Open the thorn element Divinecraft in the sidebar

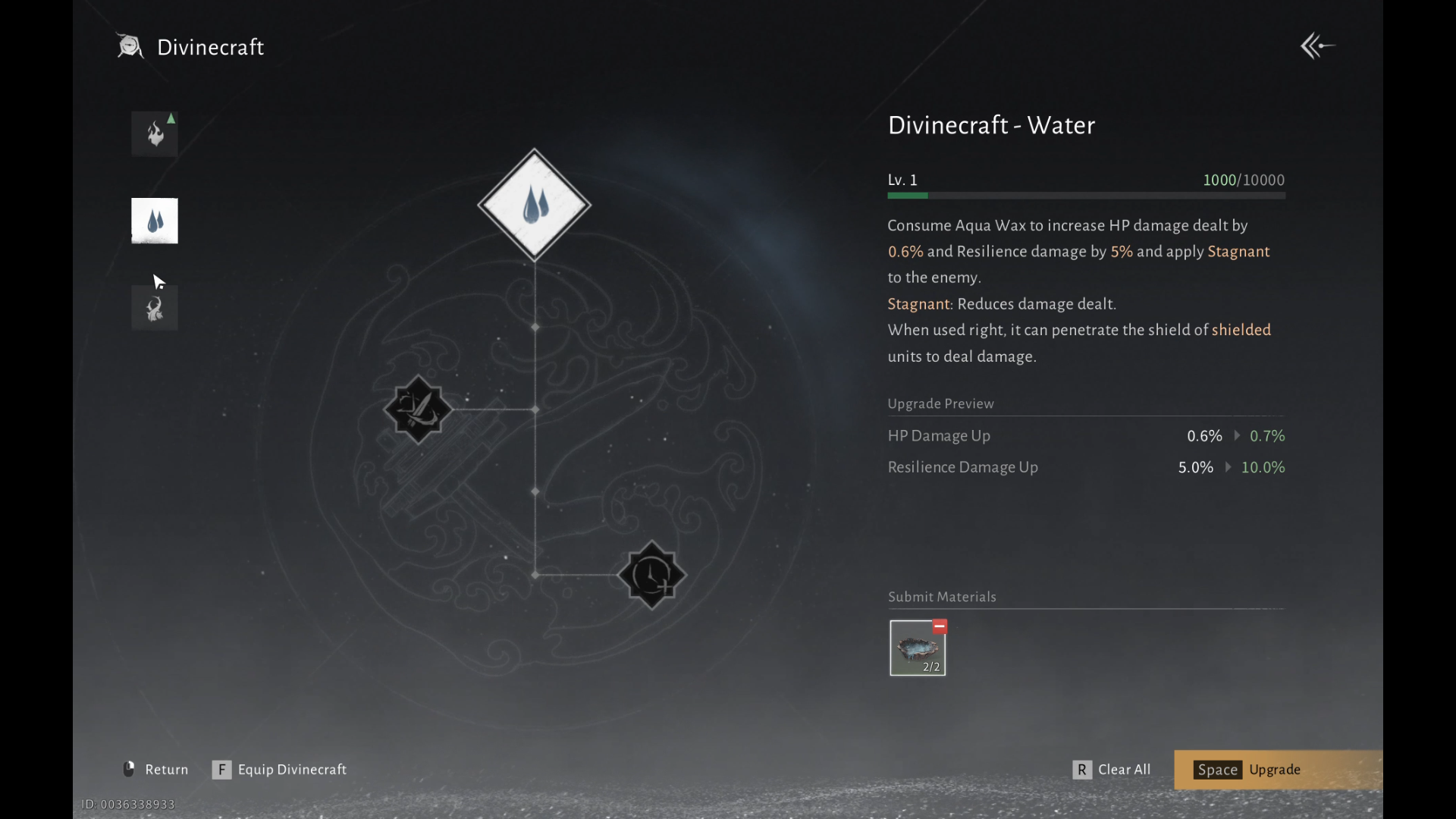click(154, 308)
